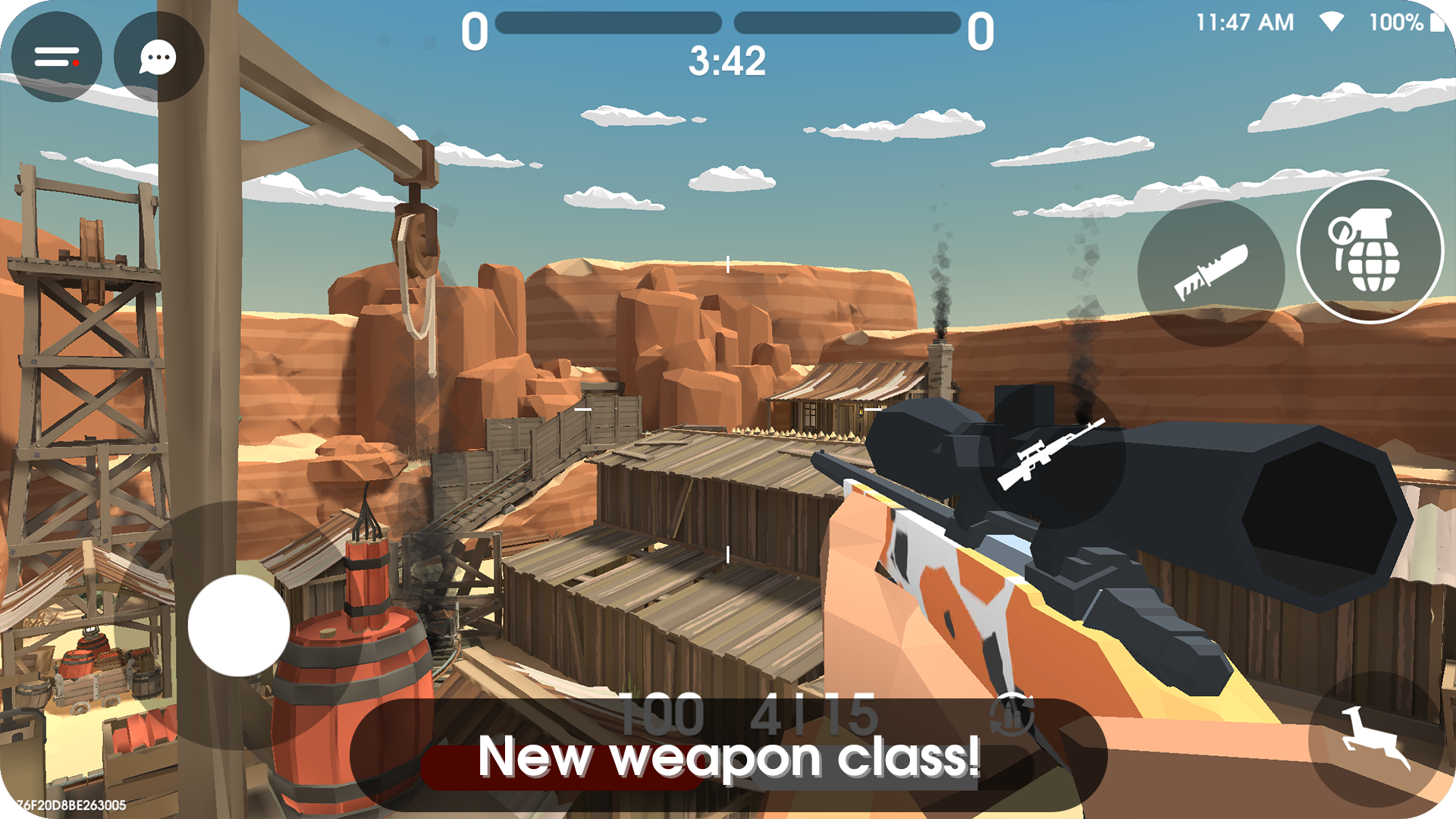Open the hamburger menu with red notification dot
The height and width of the screenshot is (819, 1456).
point(57,55)
